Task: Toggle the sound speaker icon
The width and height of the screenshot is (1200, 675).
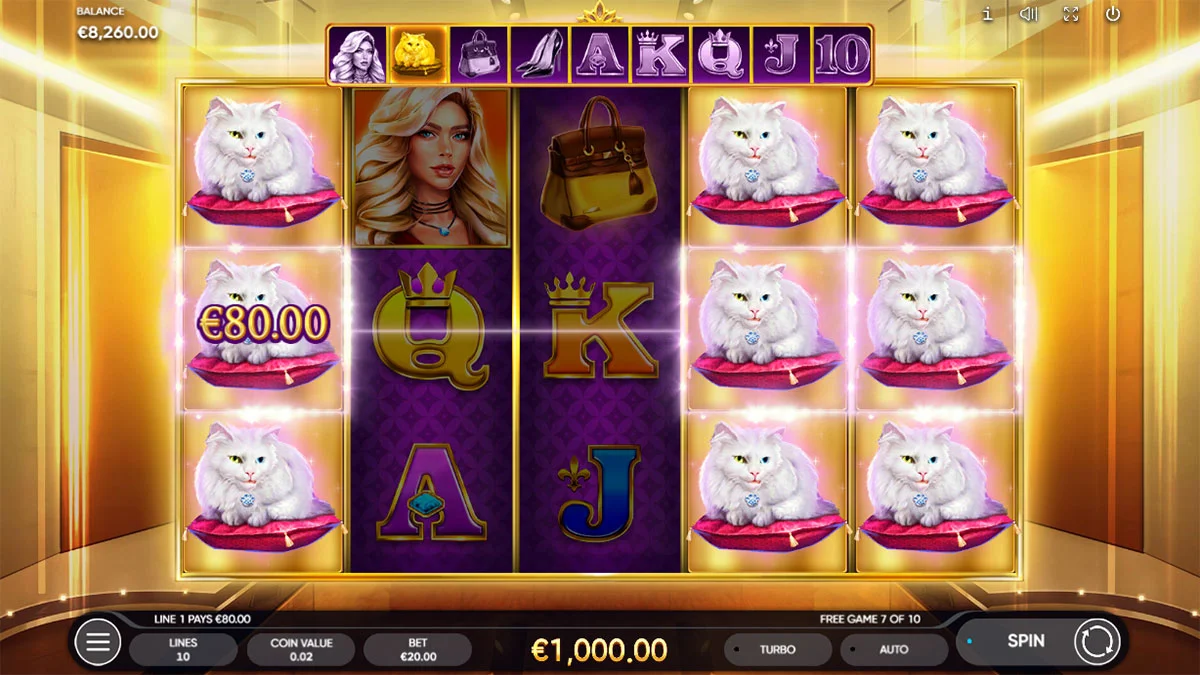Action: coord(1029,14)
